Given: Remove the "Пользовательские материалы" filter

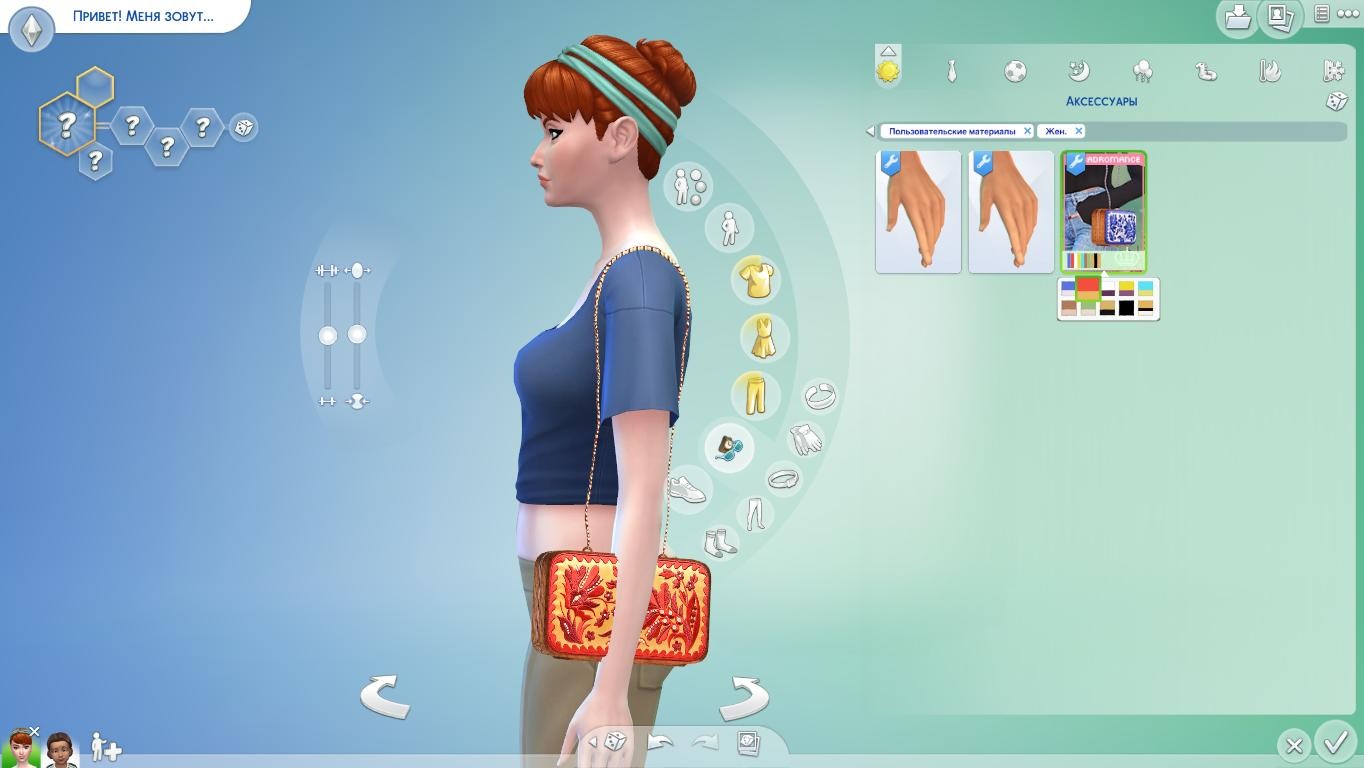Looking at the screenshot, I should [x=1027, y=131].
